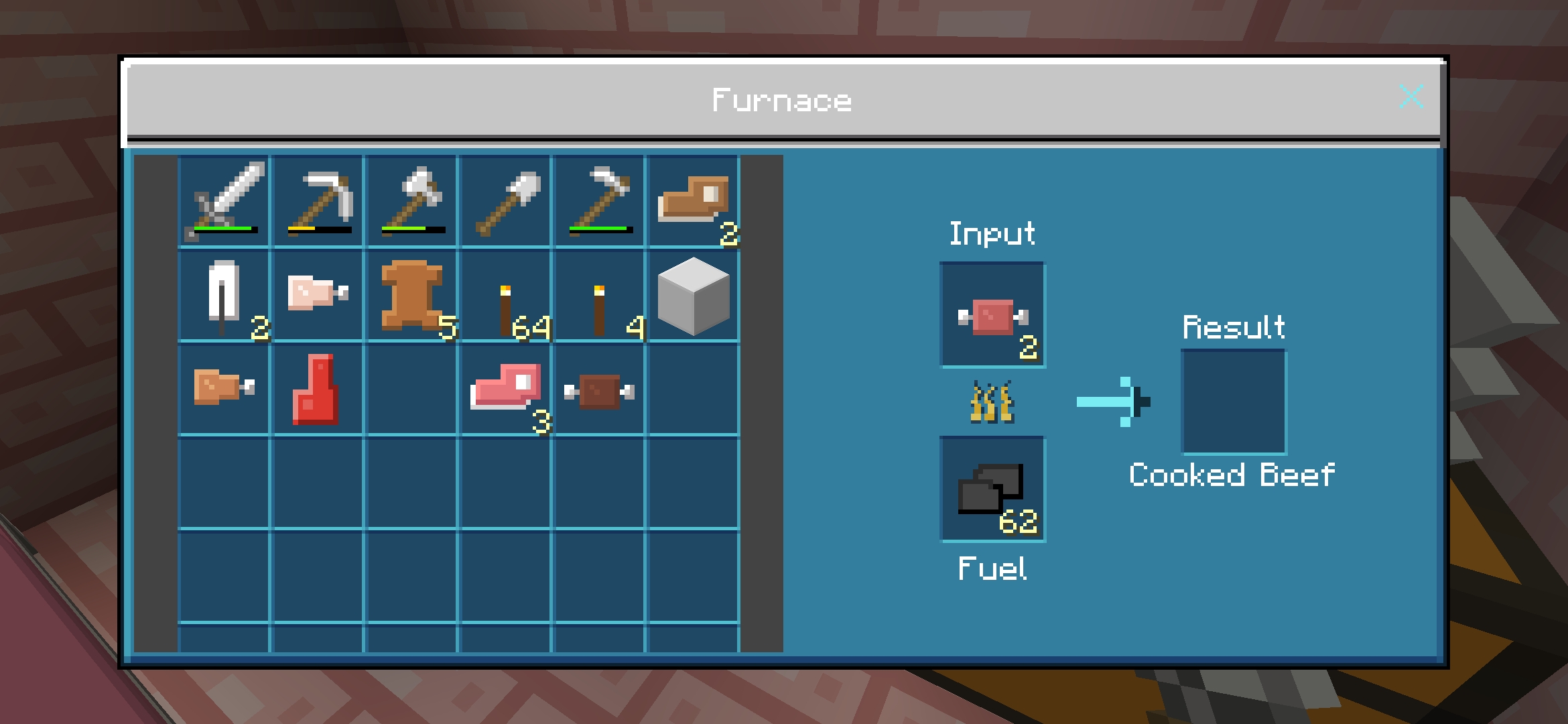Click the raw beef in the Input slot
Viewport: 1568px width, 724px height.
(992, 315)
